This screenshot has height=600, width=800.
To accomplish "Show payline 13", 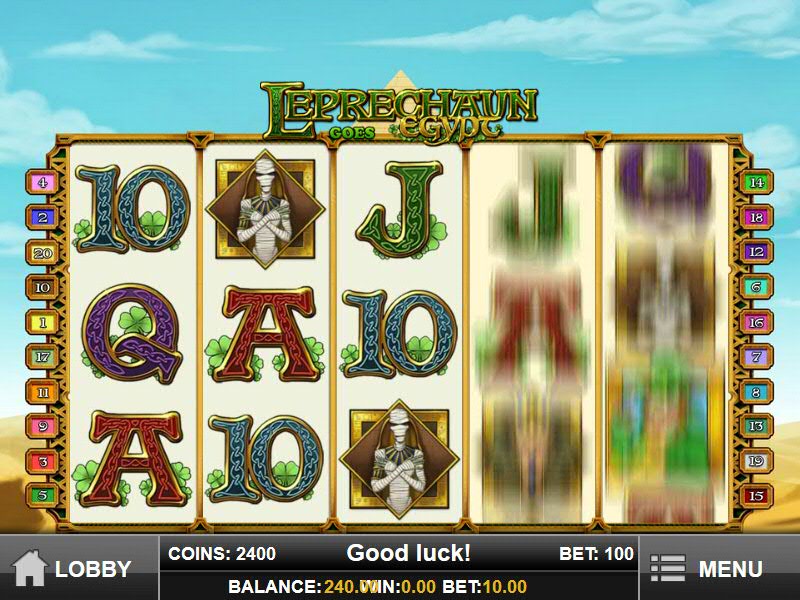I will [x=756, y=426].
